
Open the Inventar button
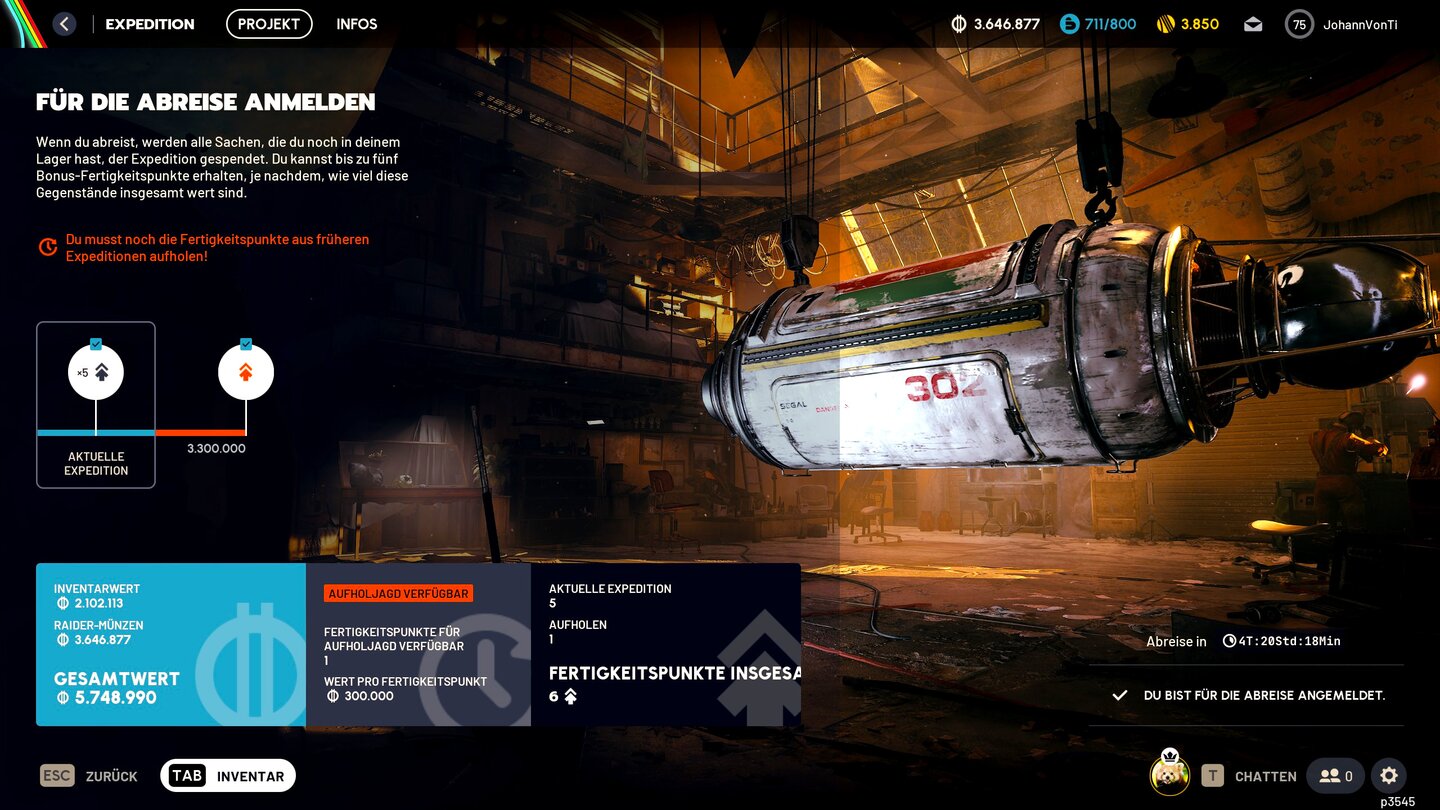tap(228, 776)
